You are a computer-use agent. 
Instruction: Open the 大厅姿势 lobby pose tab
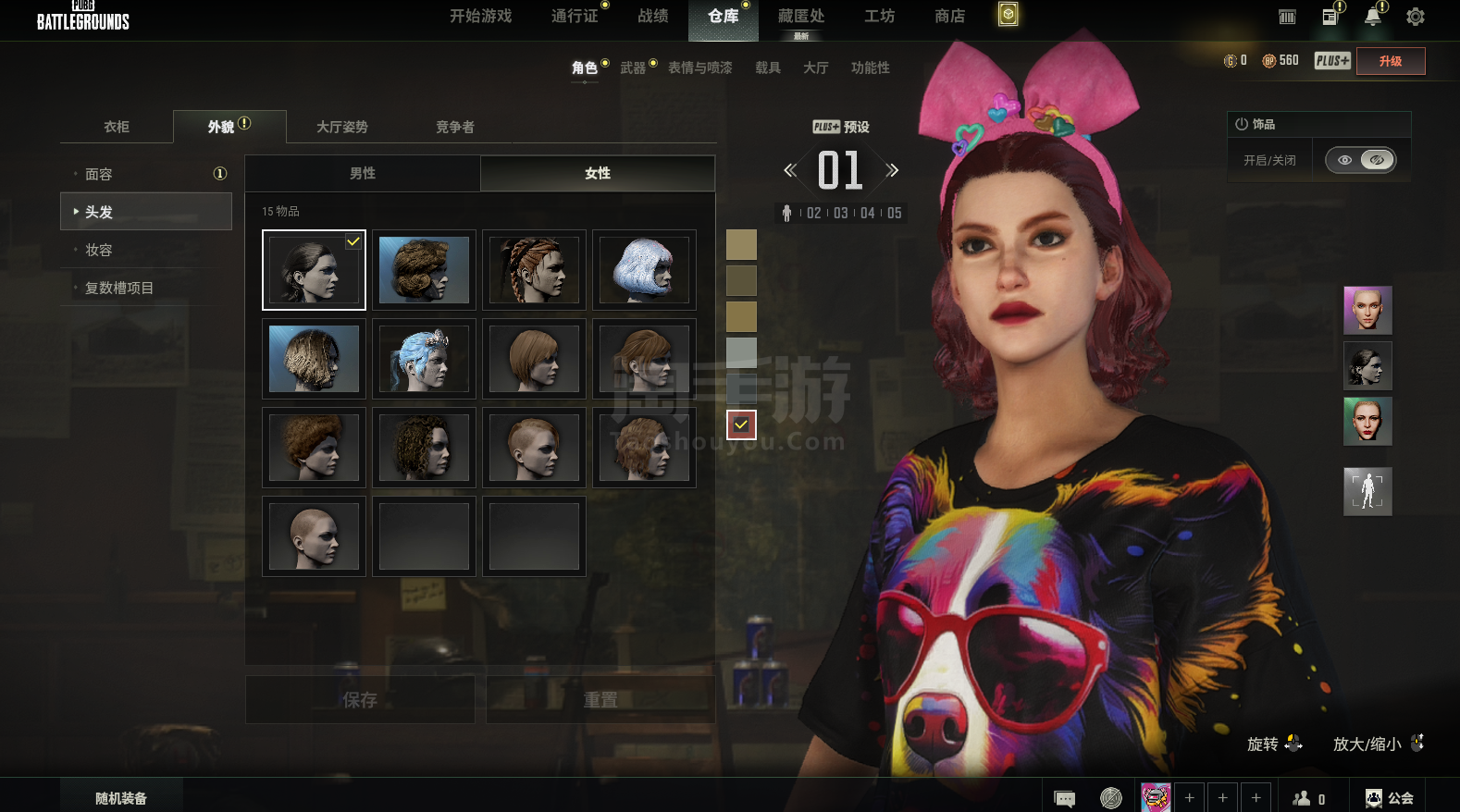[342, 127]
